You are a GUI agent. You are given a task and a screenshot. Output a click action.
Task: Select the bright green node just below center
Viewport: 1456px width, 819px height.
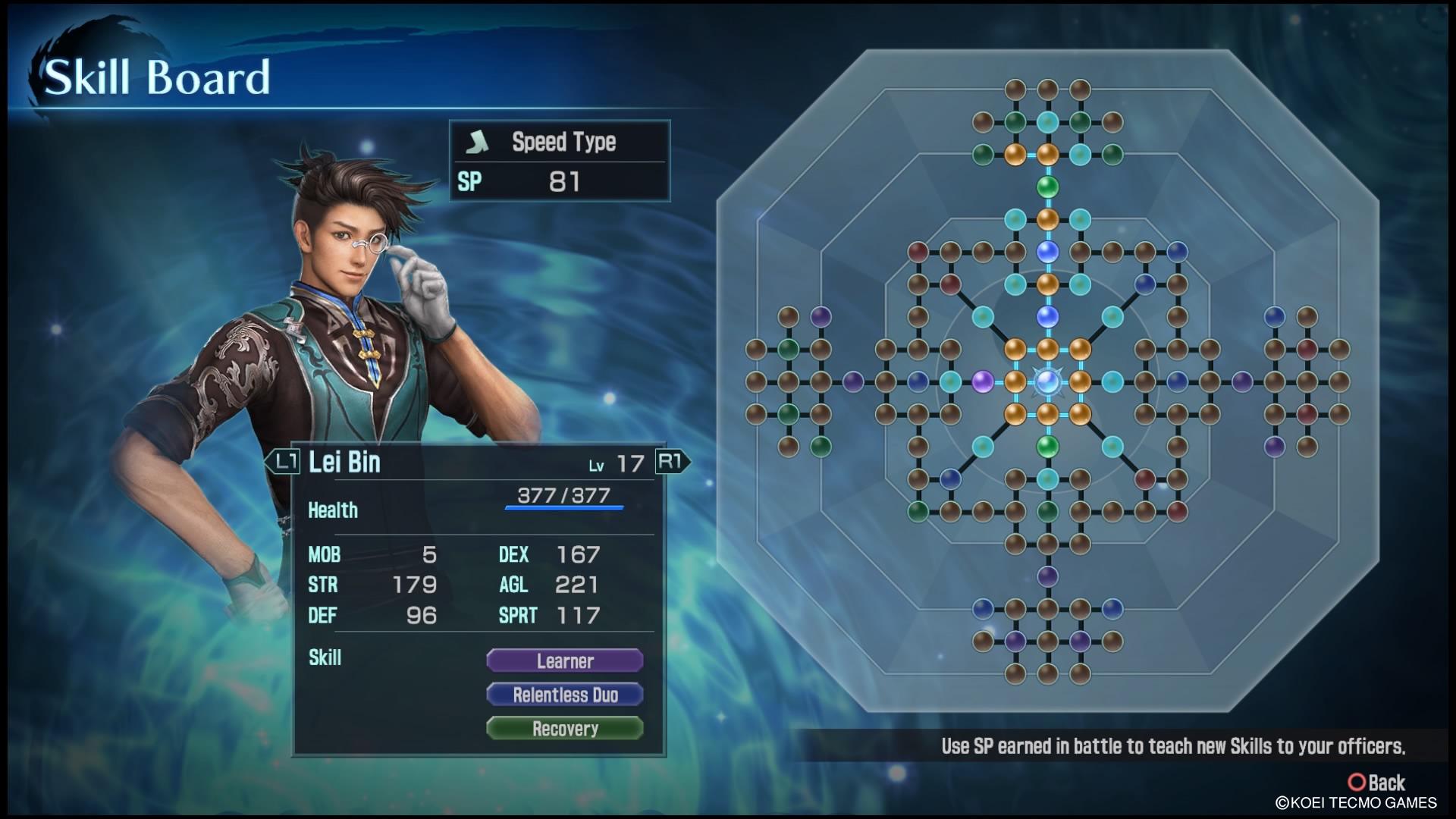coord(1047,446)
